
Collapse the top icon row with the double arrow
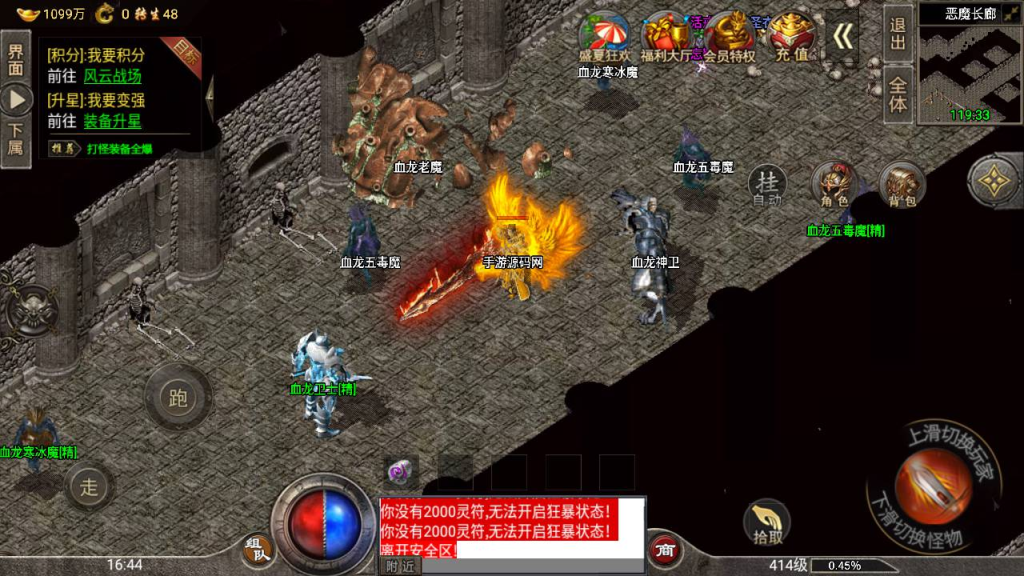tap(843, 37)
